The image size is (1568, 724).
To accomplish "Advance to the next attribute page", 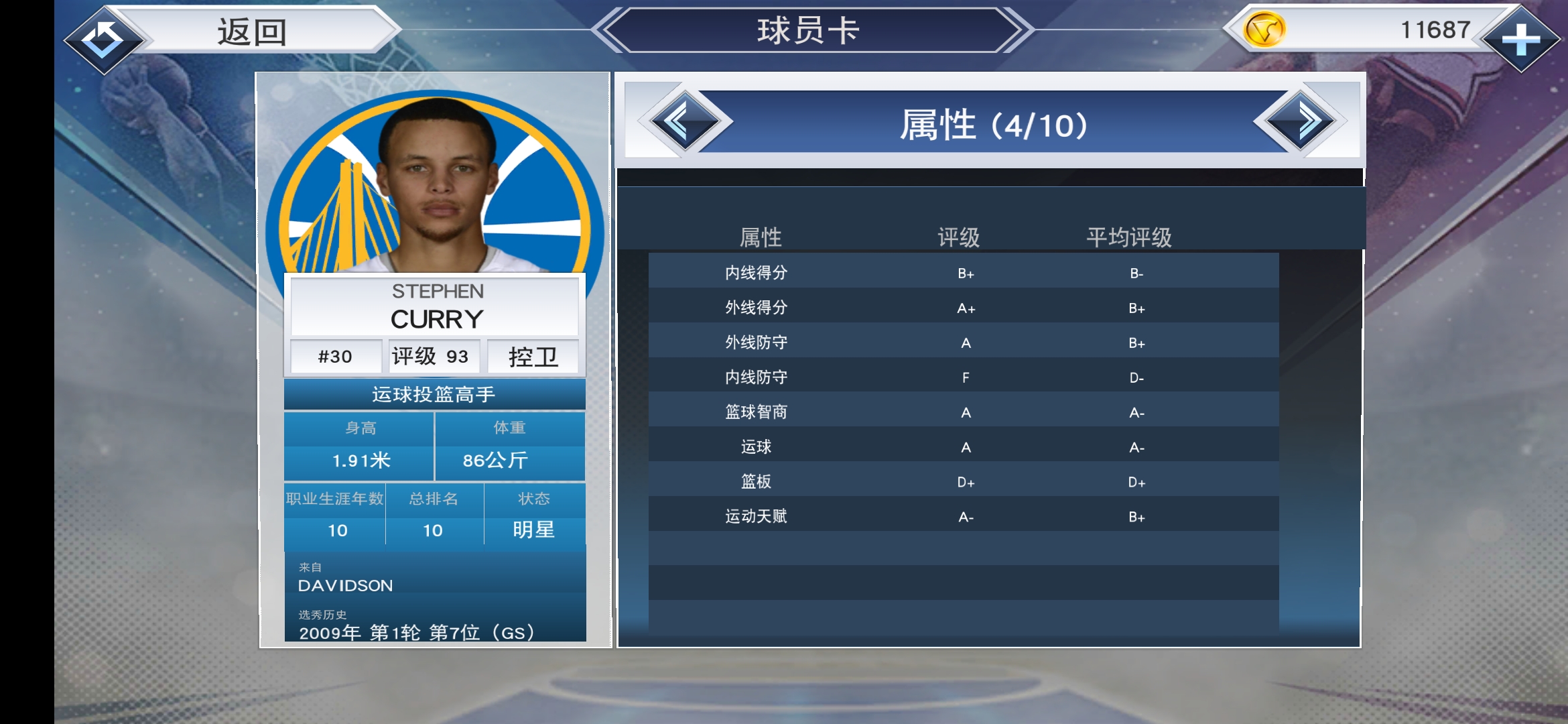I will point(1301,122).
